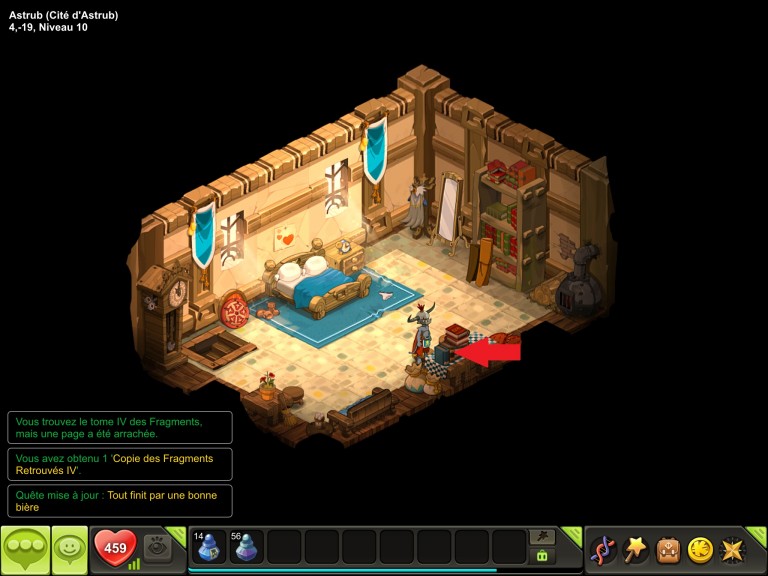Open the star wand spells menu
This screenshot has width=768, height=576.
point(635,549)
